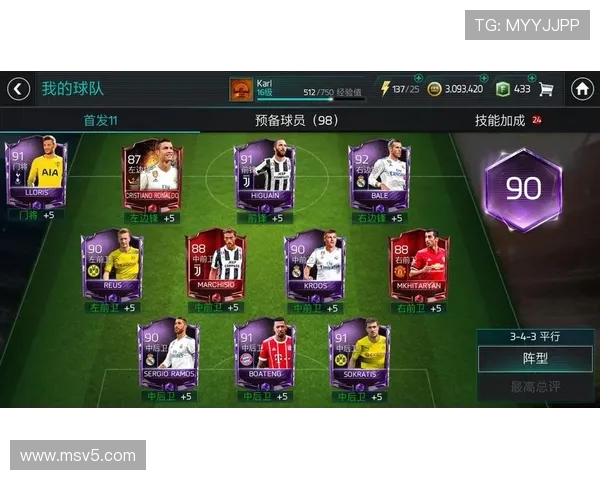The image size is (600, 480).
Task: Return to home screen via house icon
Action: click(x=582, y=89)
